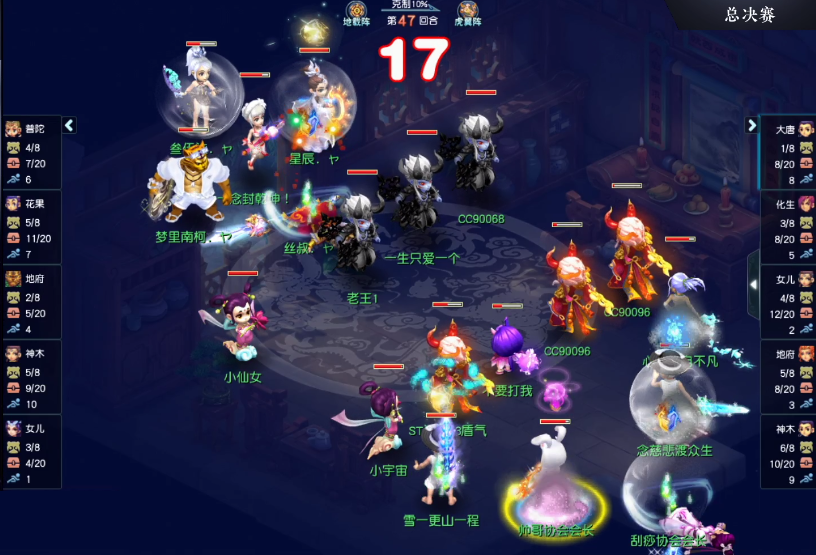The image size is (816, 555).
Task: Select the left team's 女儿 member row
Action: (x=30, y=452)
